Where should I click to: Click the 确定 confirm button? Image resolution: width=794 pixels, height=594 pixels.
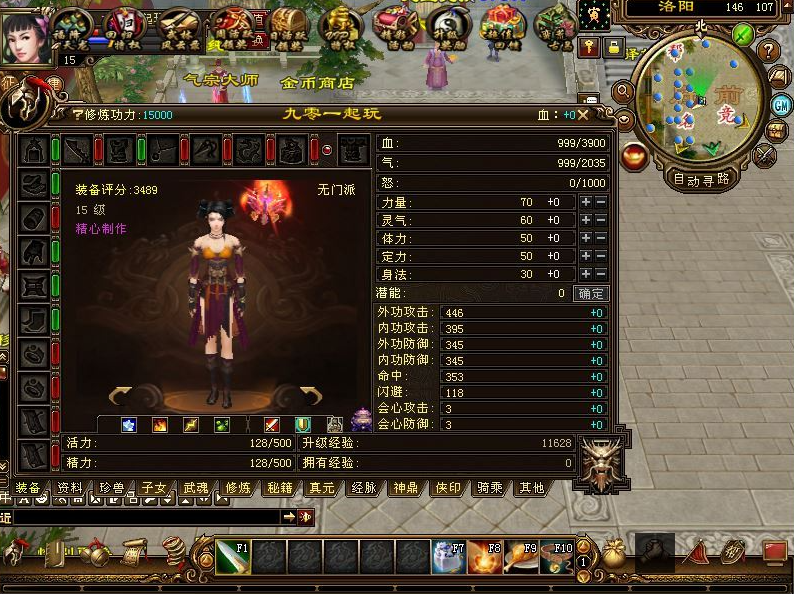(x=590, y=293)
